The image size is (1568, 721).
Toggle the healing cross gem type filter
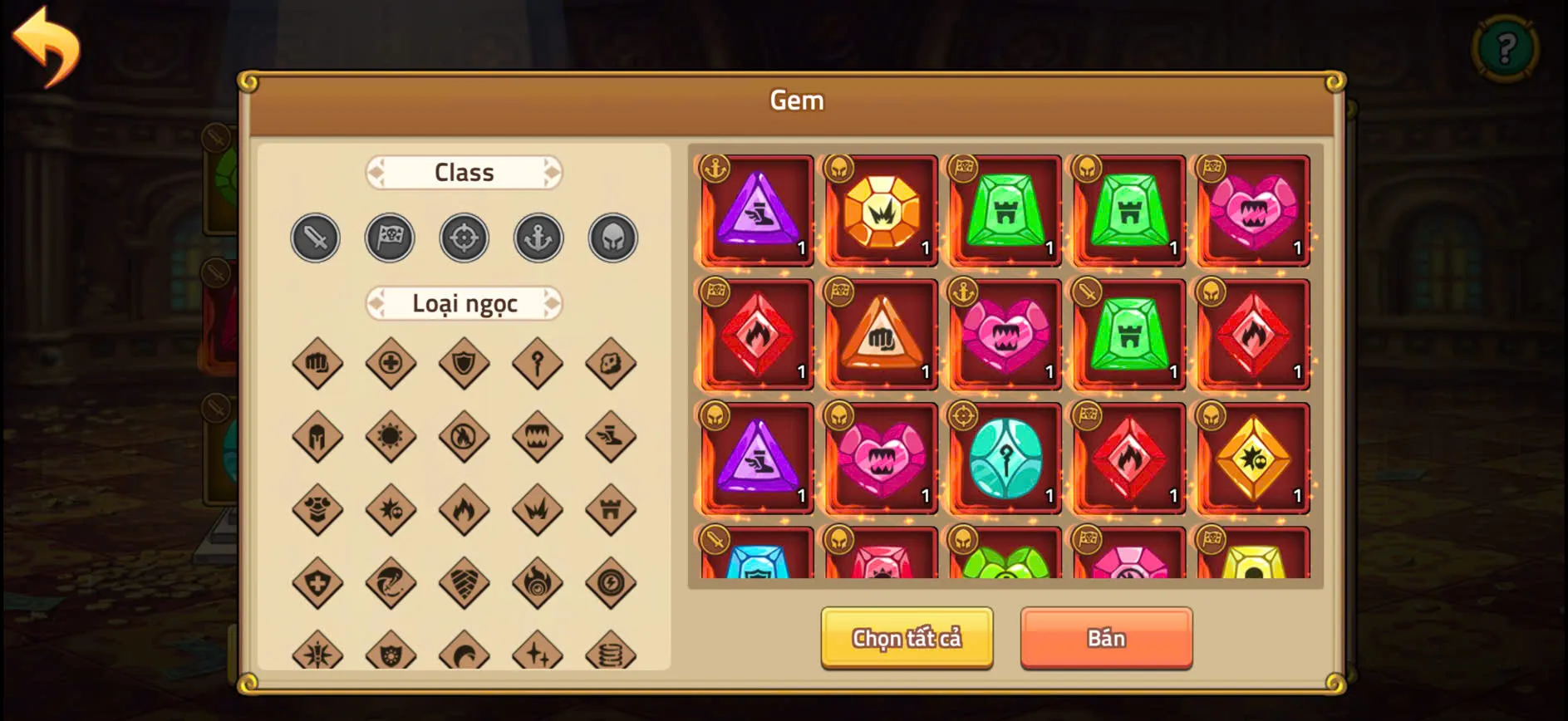pyautogui.click(x=391, y=364)
